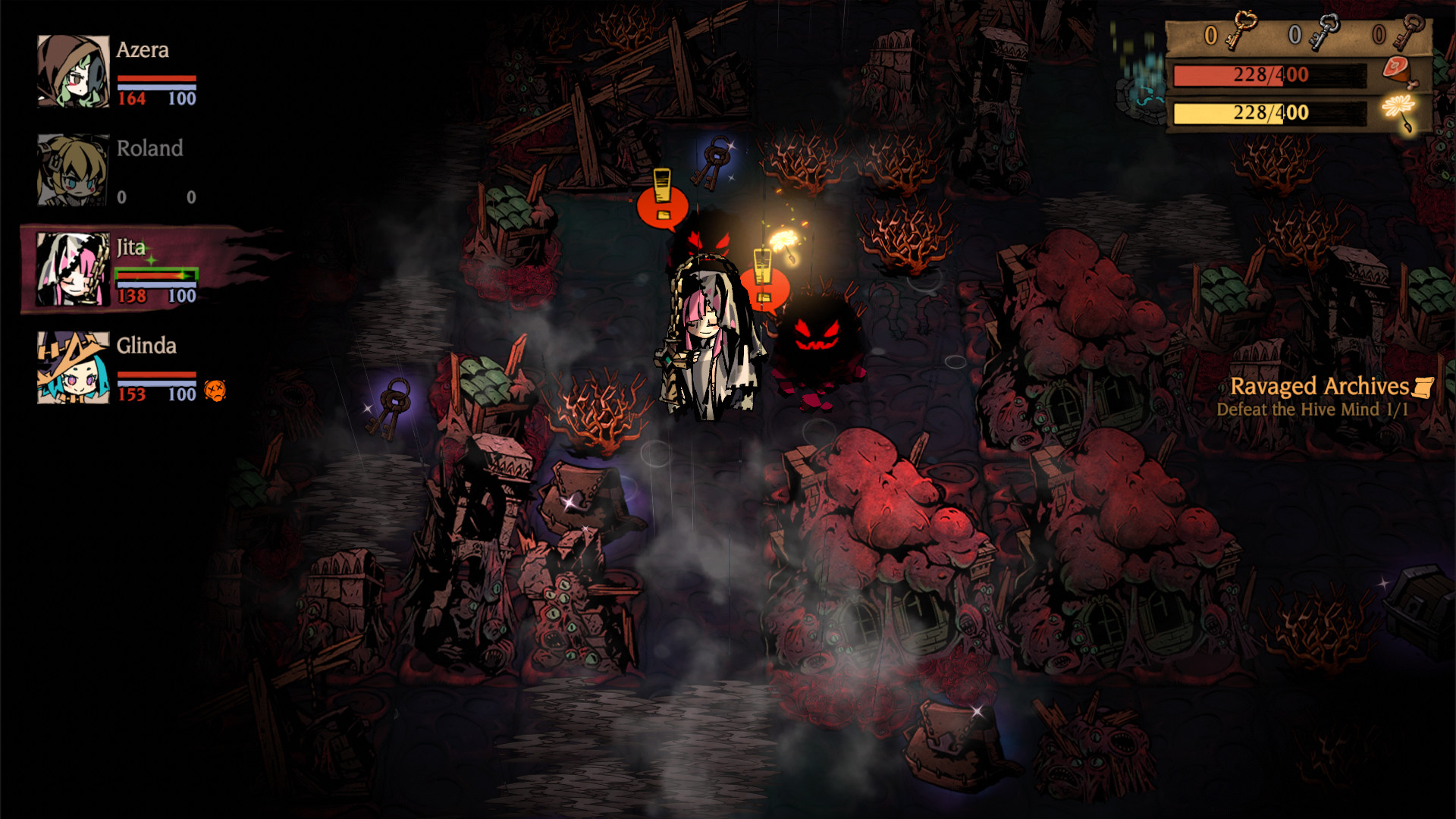1456x819 pixels.
Task: Choose Roland's greyed-out portrait
Action: pyautogui.click(x=74, y=170)
